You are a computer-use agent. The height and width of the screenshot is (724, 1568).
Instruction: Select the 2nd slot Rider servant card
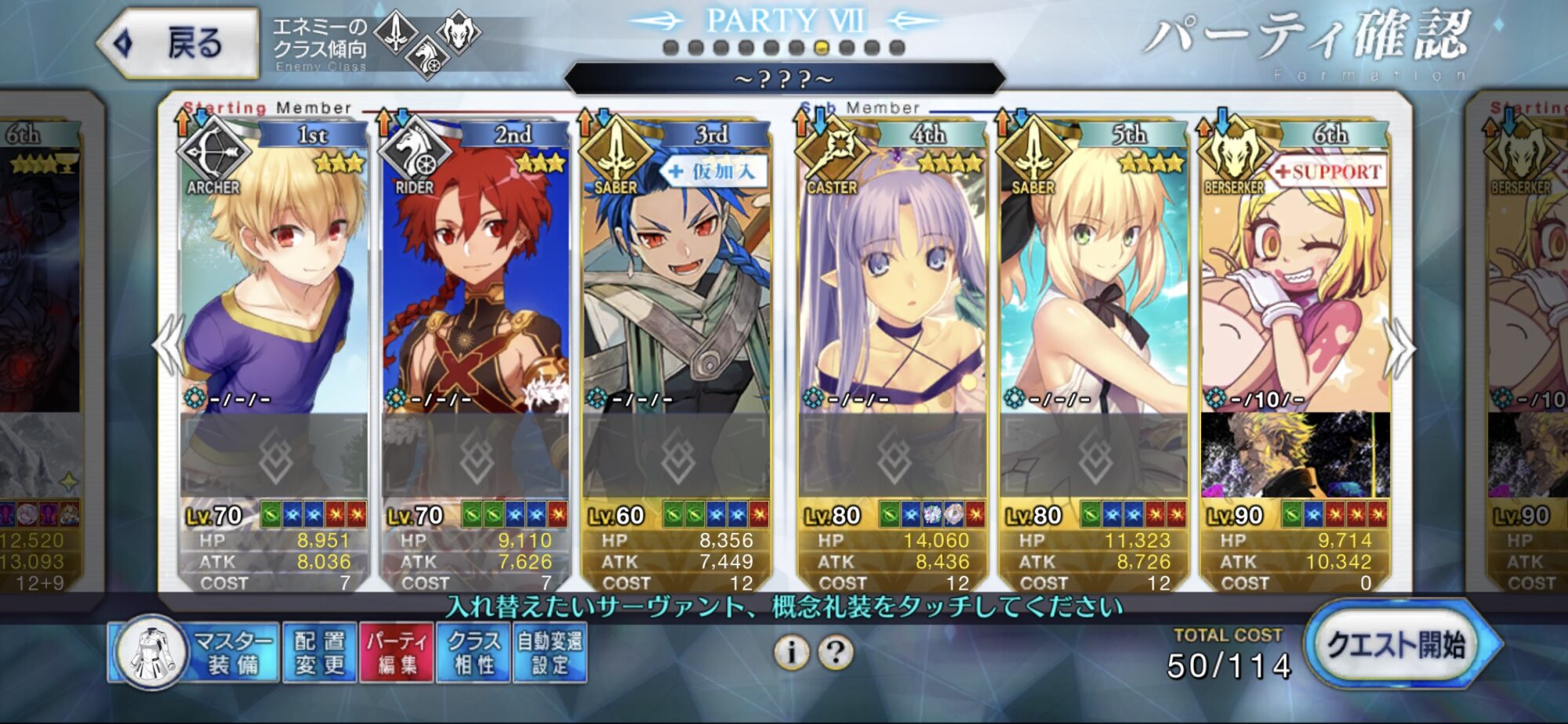pos(475,282)
